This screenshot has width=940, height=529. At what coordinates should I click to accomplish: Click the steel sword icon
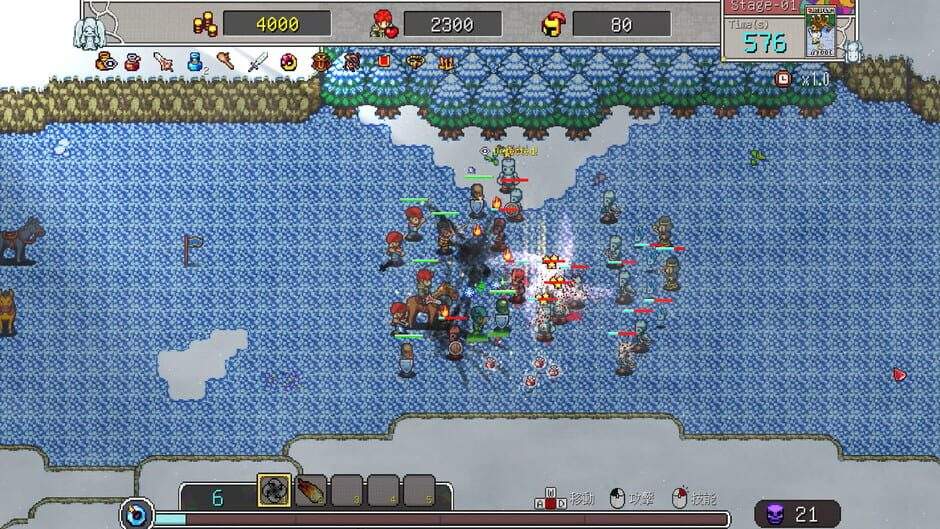(x=258, y=62)
